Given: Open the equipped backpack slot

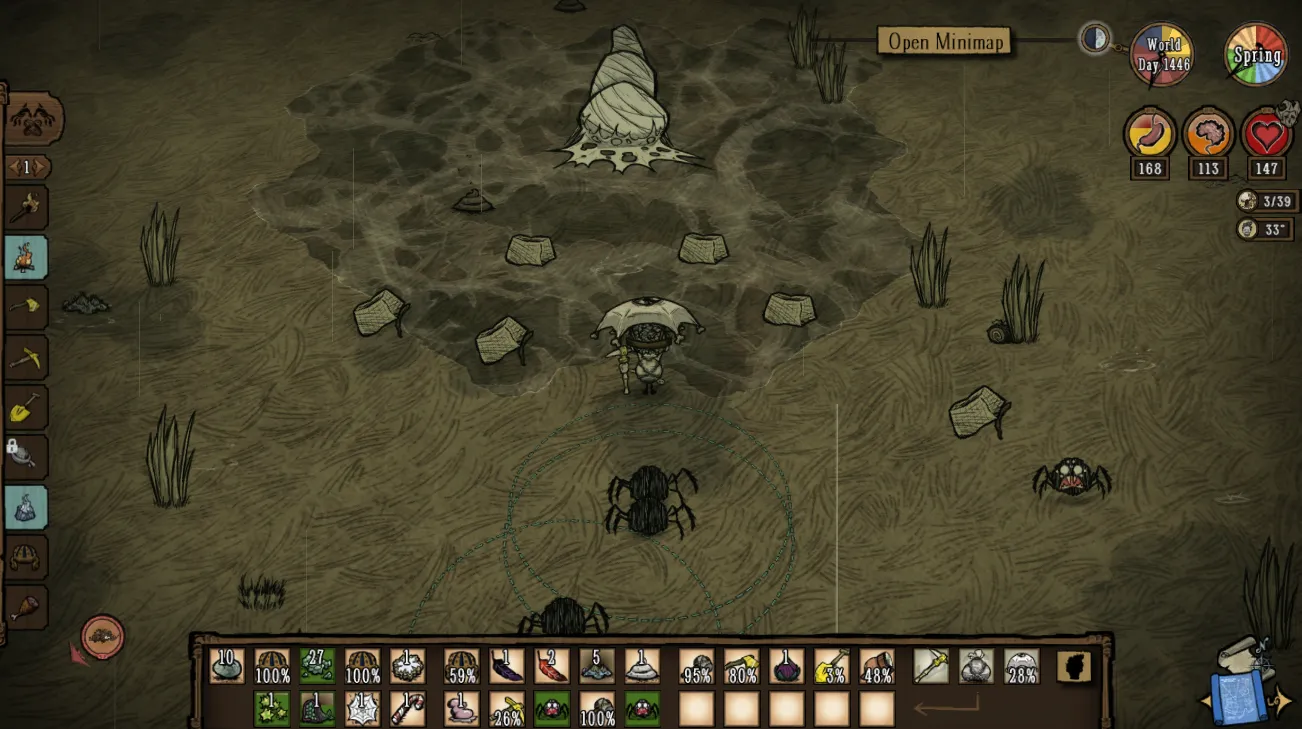Looking at the screenshot, I should tap(976, 666).
